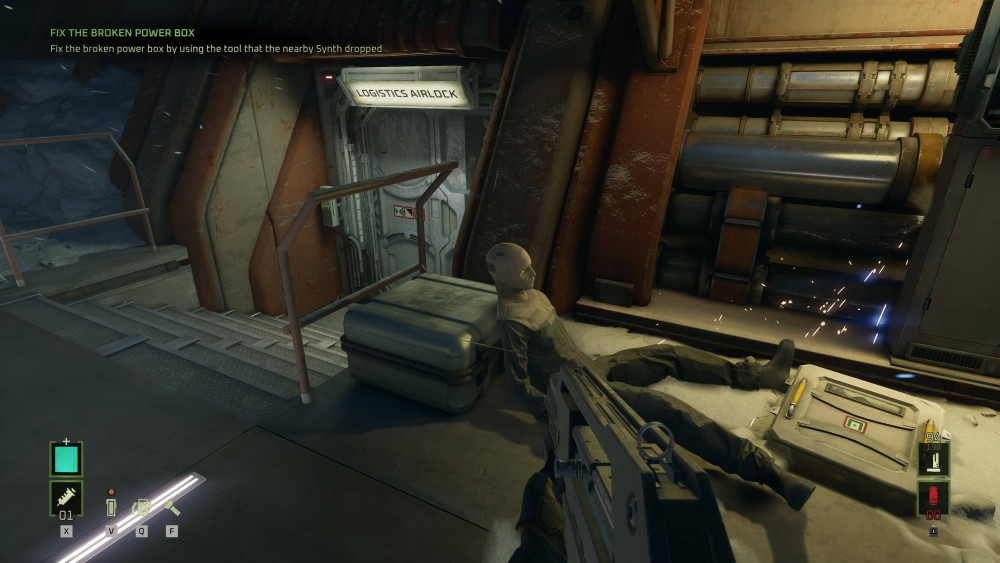Select the grenade icon with orange dot
Screen dimensions: 1000x563
pos(111,505)
